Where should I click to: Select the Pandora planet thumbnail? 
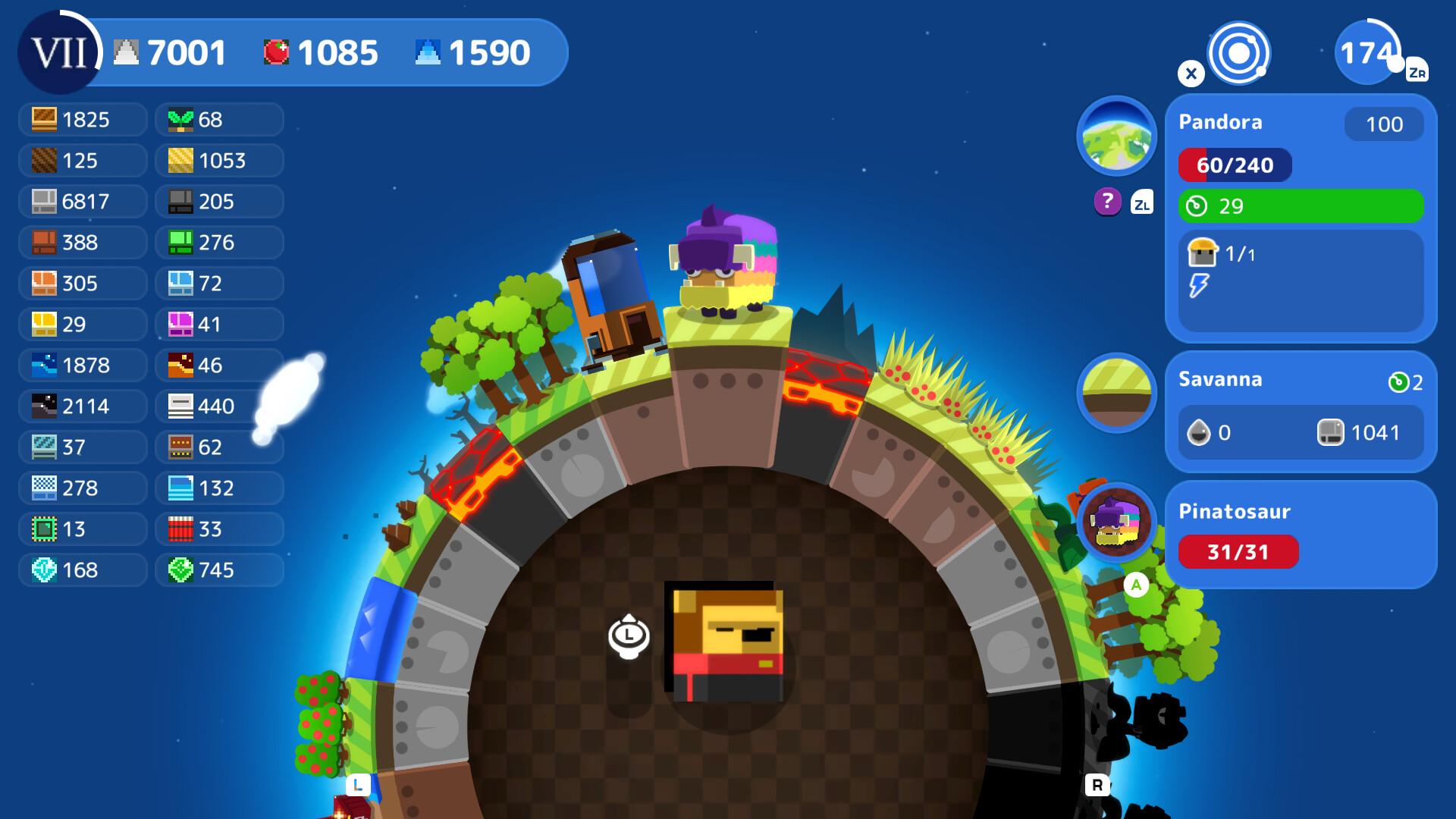click(1116, 136)
